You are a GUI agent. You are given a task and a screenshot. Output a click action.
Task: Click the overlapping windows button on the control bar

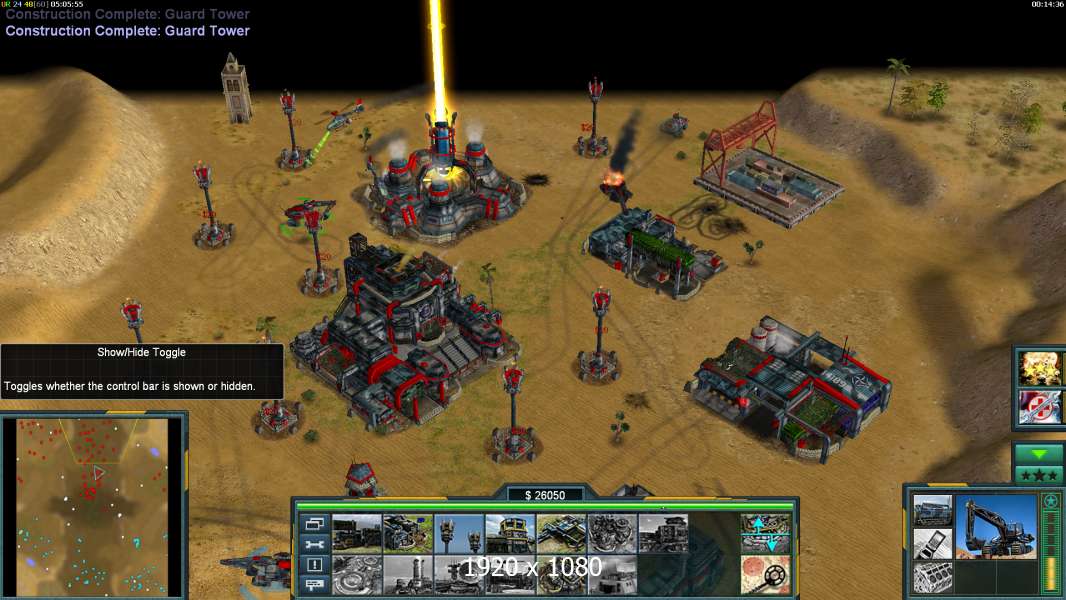pyautogui.click(x=314, y=523)
